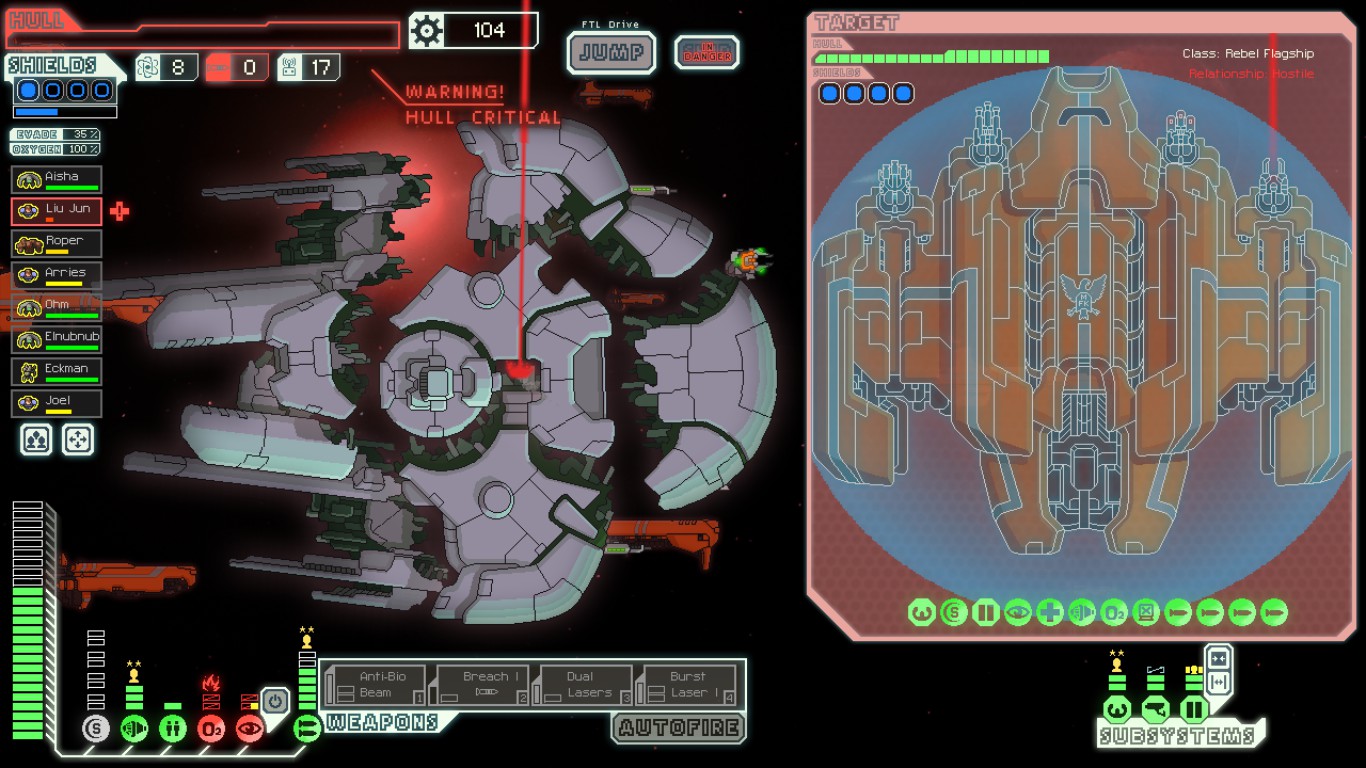Click the piloting subsystem icon
The image size is (1366, 768).
[x=1117, y=710]
